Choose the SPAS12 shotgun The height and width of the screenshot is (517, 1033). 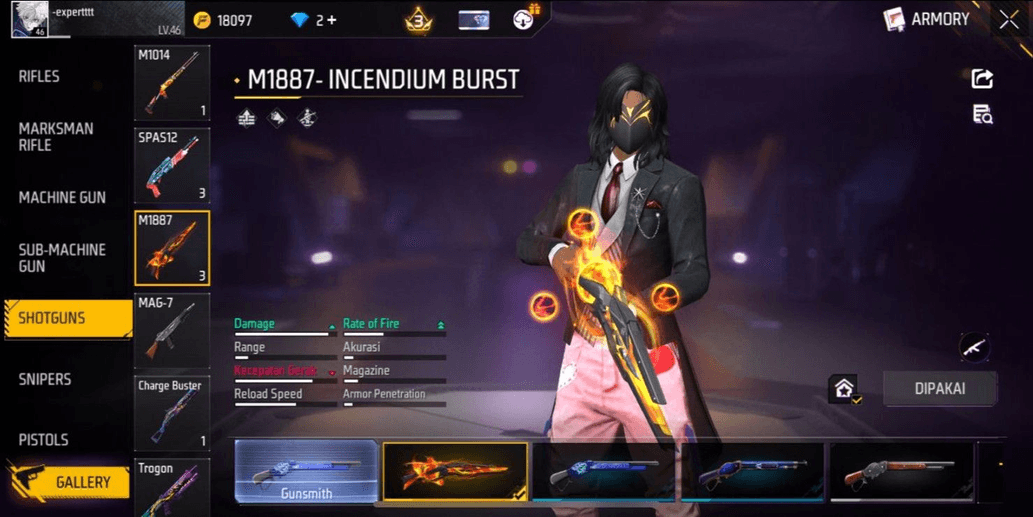point(172,165)
